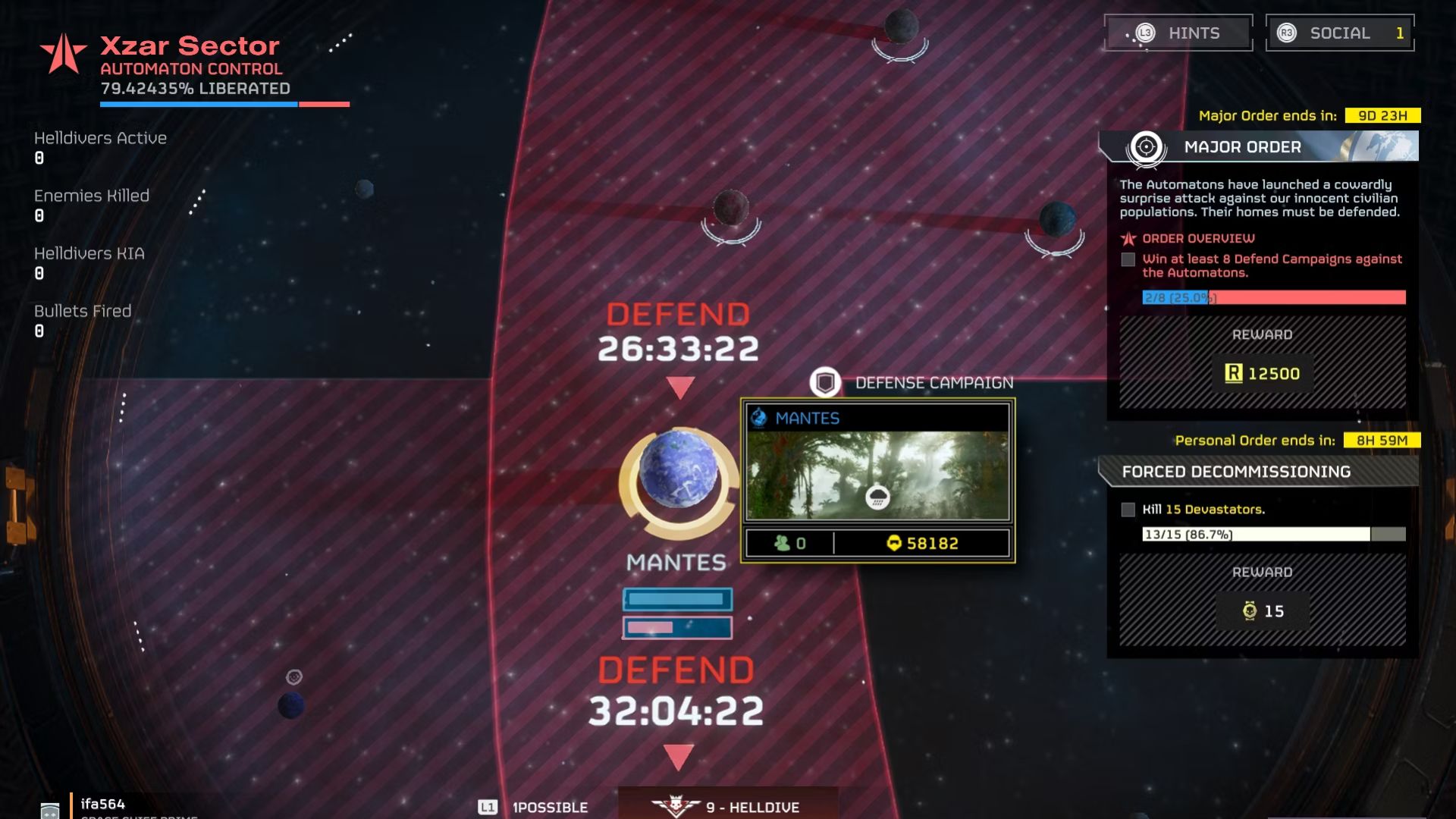Image resolution: width=1456 pixels, height=819 pixels.
Task: Click the Major Order targeting icon
Action: (1145, 145)
